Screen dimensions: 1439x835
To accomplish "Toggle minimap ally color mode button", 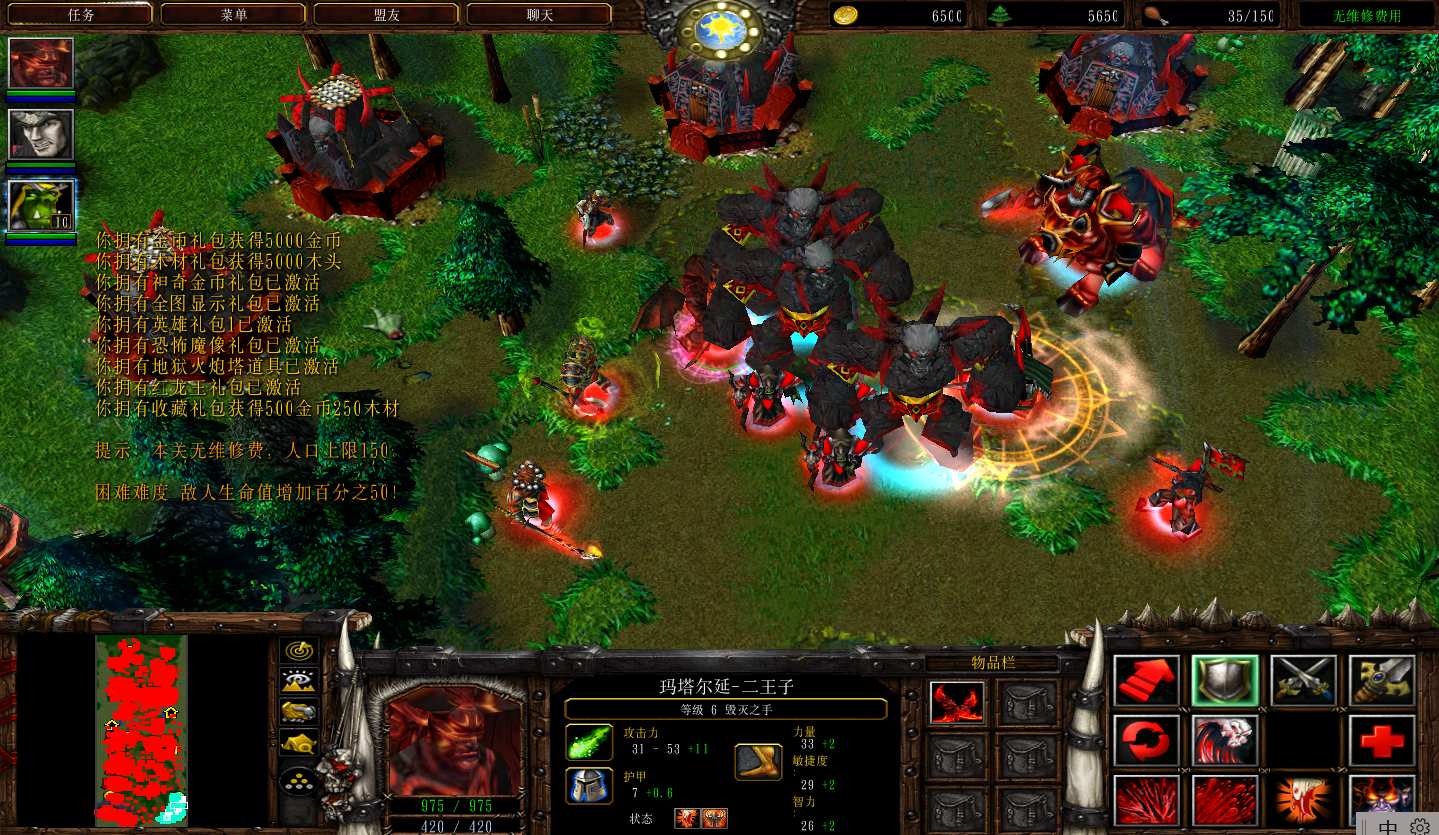I will pos(299,712).
